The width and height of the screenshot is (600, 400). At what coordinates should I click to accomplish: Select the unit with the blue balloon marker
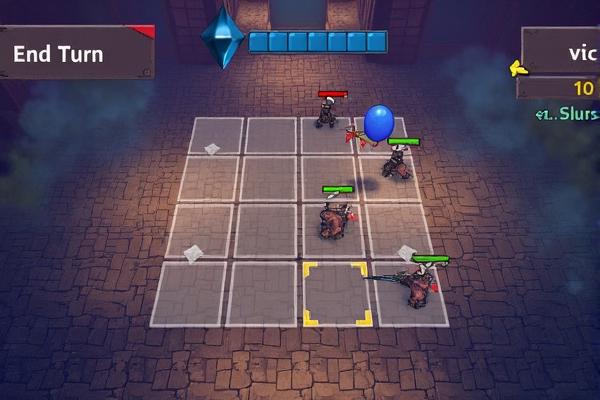click(x=398, y=160)
